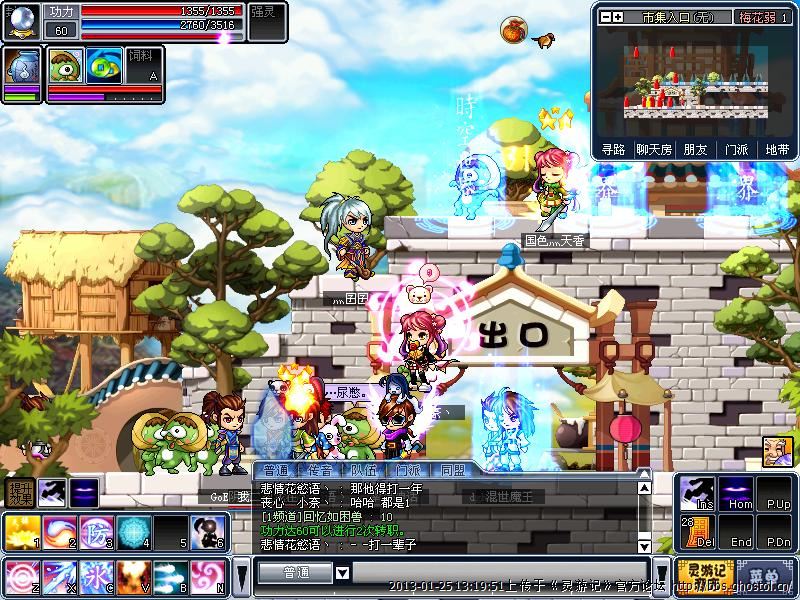Click the minimap minus button
This screenshot has height=600, width=800.
[603, 17]
